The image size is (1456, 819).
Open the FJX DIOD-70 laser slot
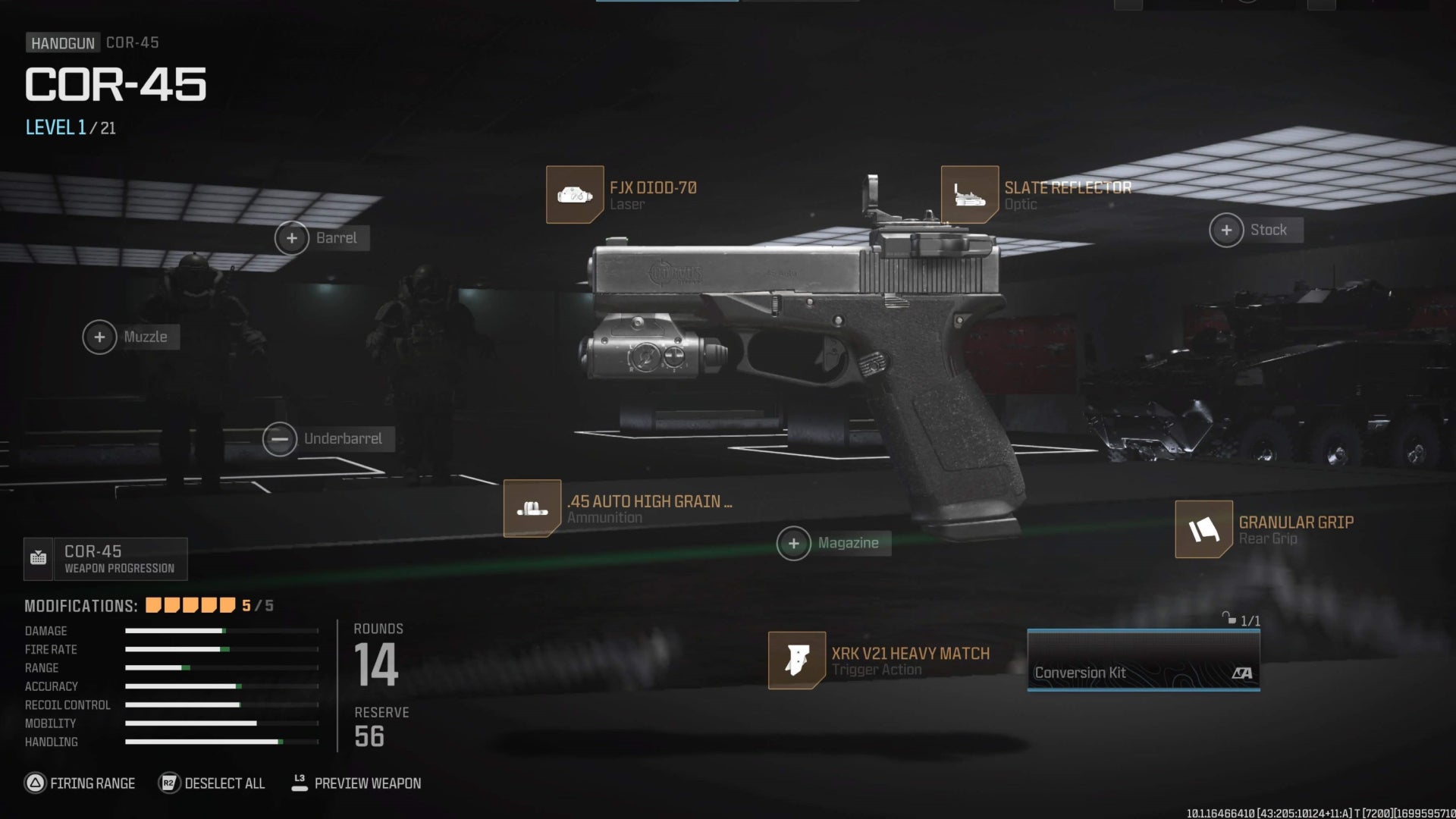tap(575, 195)
